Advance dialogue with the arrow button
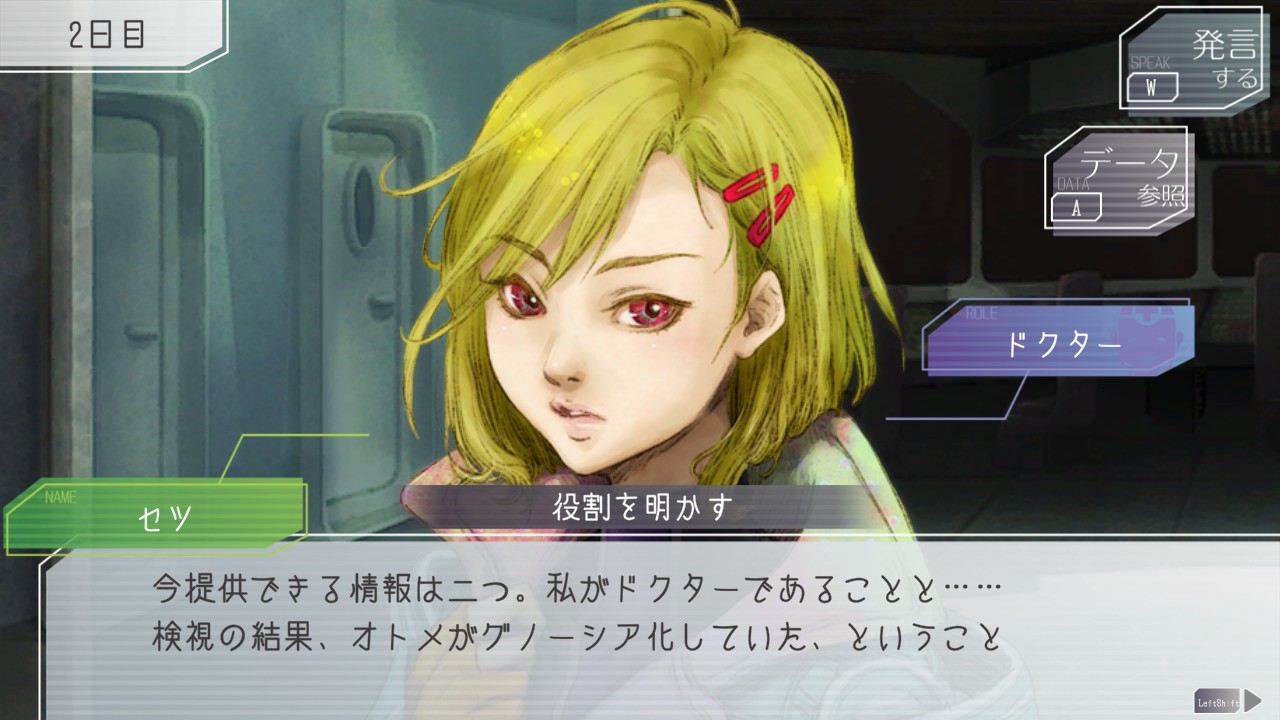This screenshot has width=1280, height=720. click(x=1251, y=700)
